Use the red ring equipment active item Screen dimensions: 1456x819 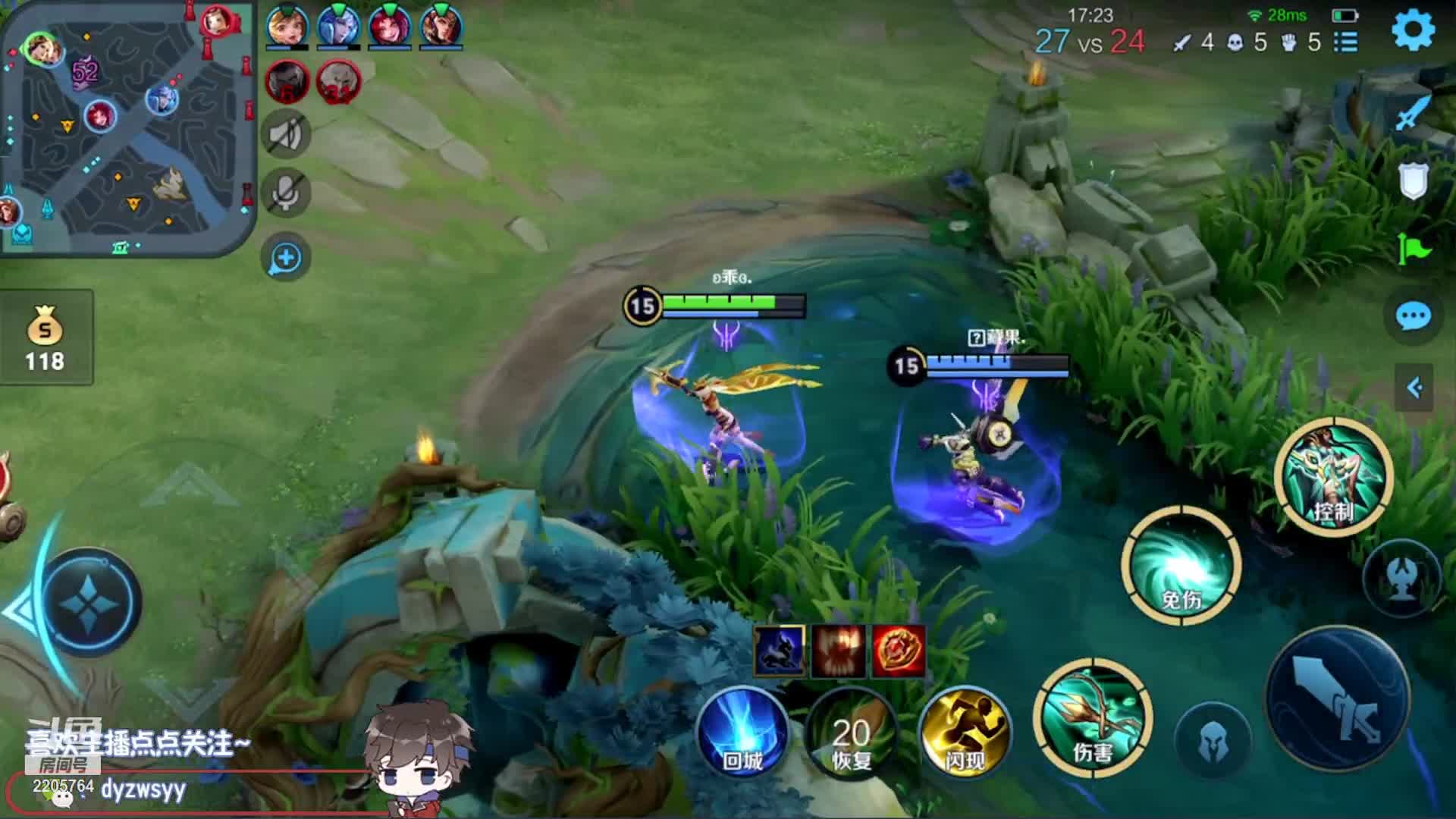pyautogui.click(x=899, y=651)
